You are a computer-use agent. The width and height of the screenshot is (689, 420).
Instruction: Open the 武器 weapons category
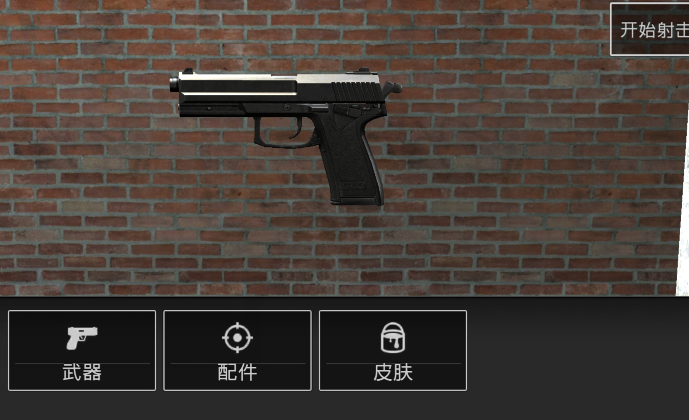pyautogui.click(x=82, y=350)
